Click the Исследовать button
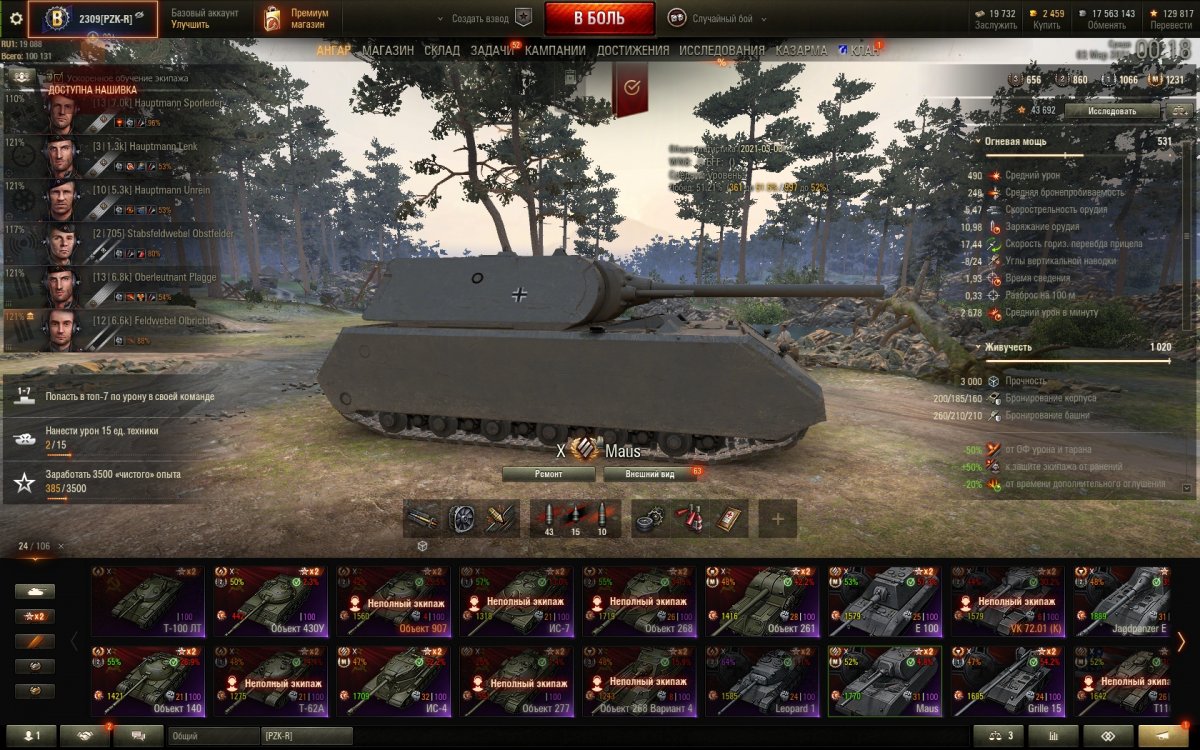The image size is (1200, 750). tap(1111, 111)
